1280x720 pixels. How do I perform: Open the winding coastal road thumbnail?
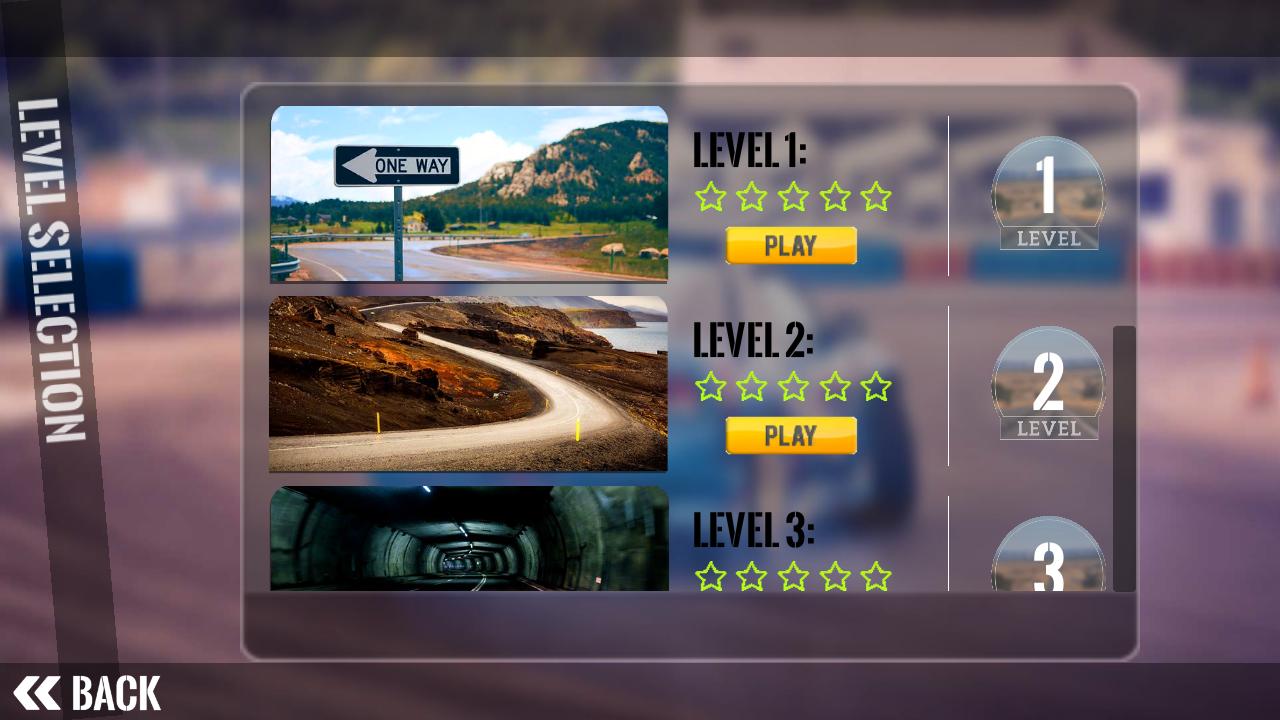click(468, 384)
